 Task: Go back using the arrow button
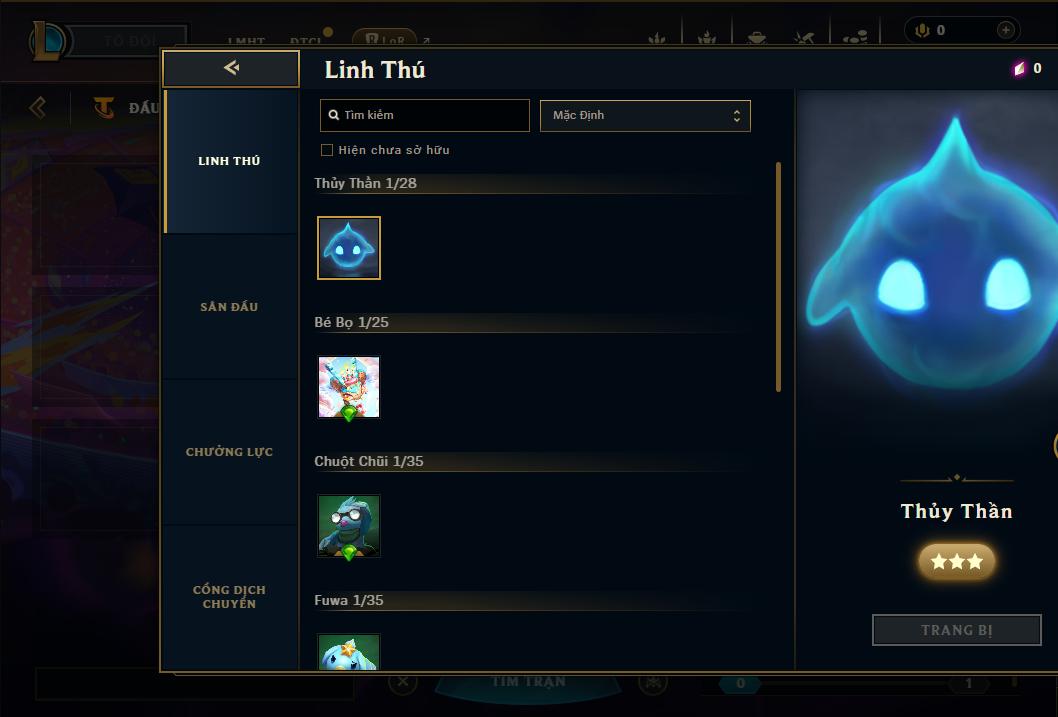tap(231, 68)
